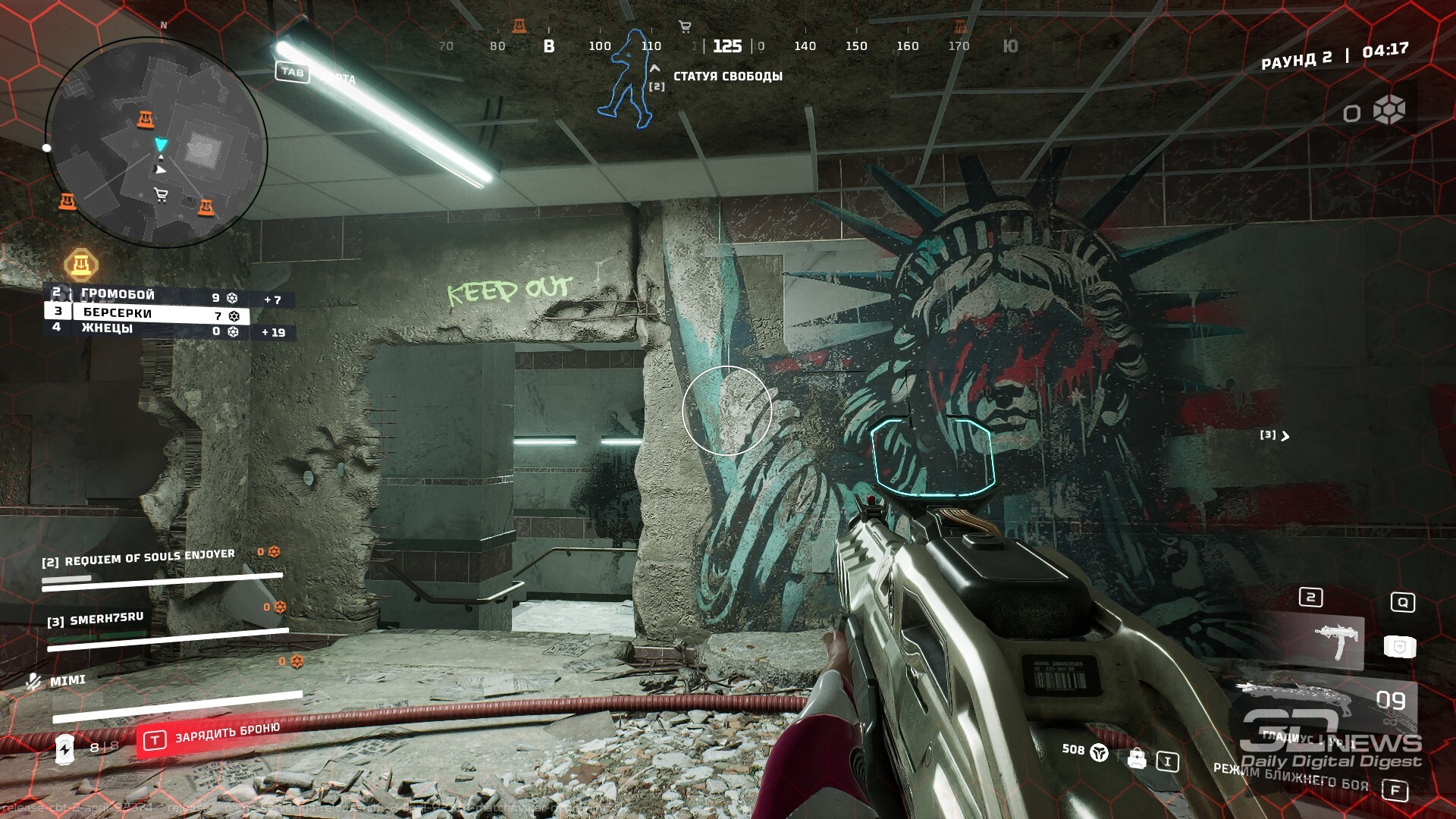This screenshot has width=1456, height=819.
Task: Open the circular minimap
Action: pyautogui.click(x=156, y=142)
